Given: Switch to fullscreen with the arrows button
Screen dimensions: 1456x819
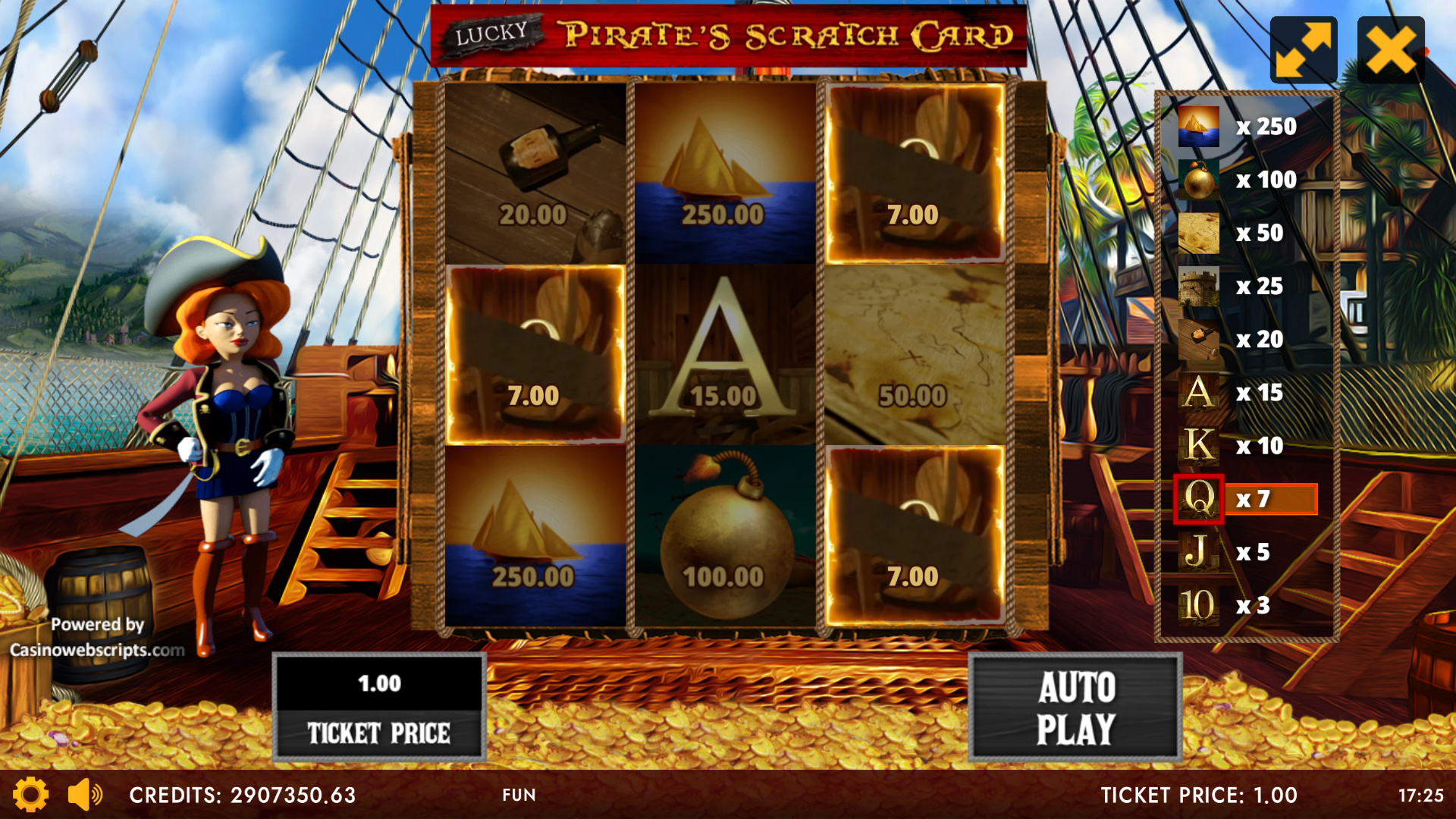Looking at the screenshot, I should [1303, 50].
